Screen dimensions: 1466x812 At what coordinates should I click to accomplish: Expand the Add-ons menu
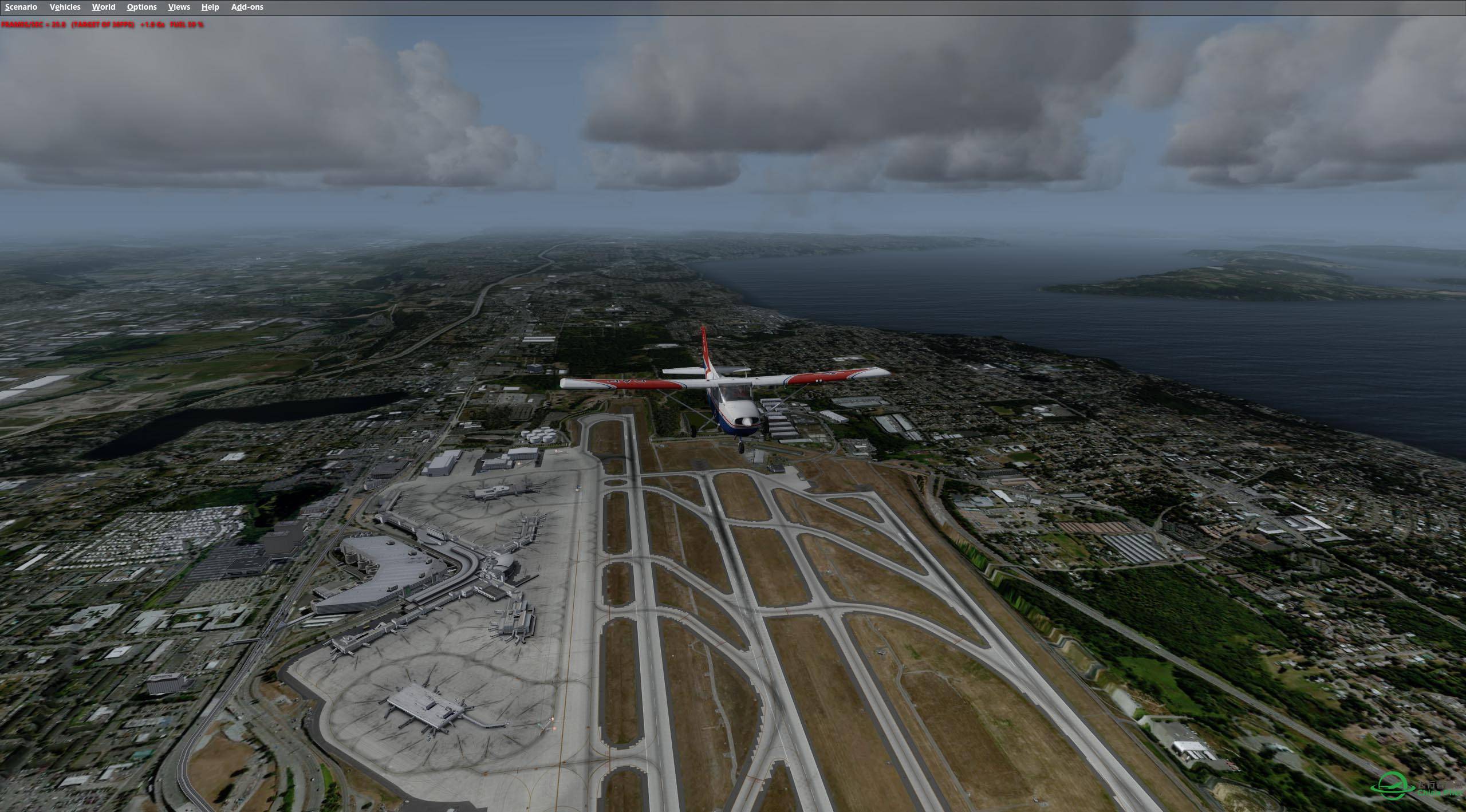tap(247, 7)
